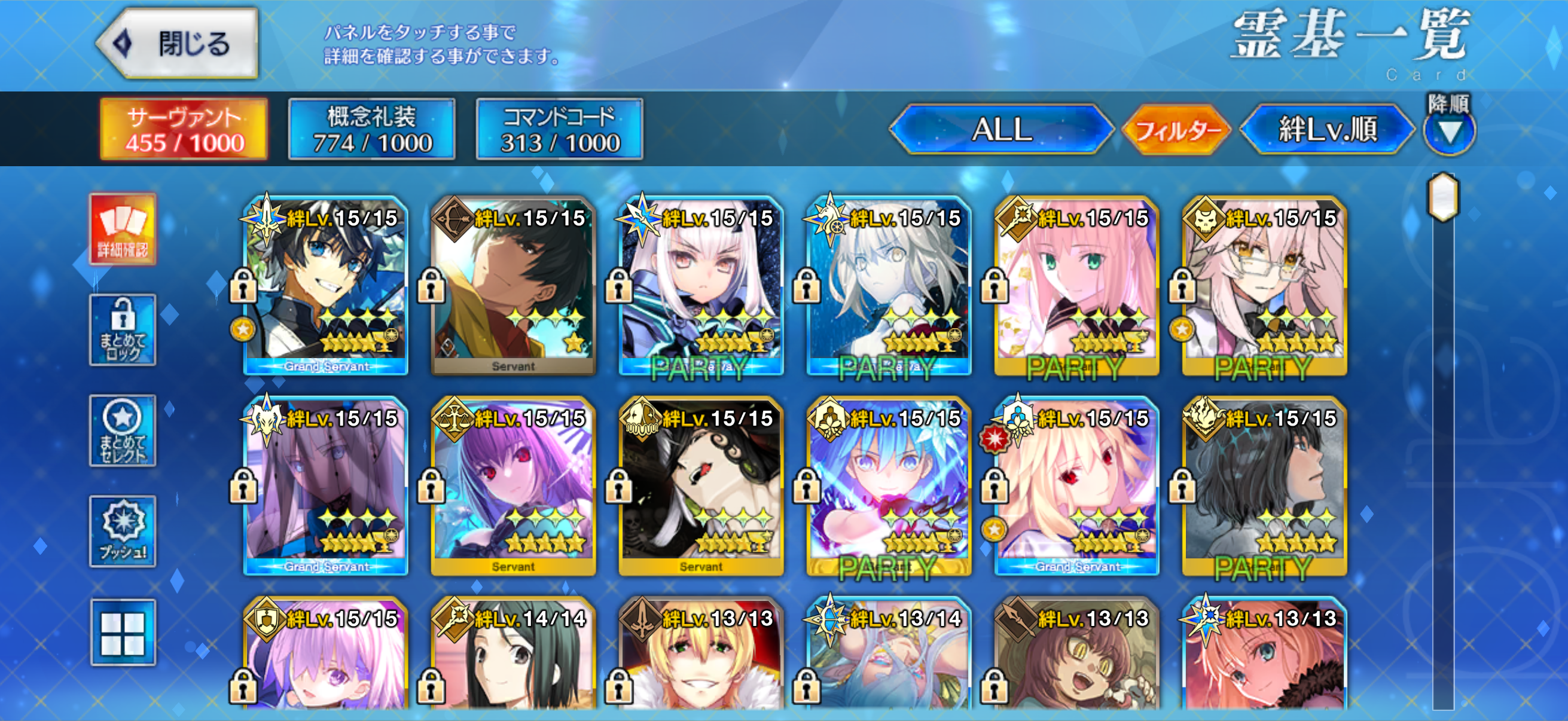The width and height of the screenshot is (1568, 721).
Task: Pick the pink-haired green-eyed caster card
Action: click(1076, 286)
